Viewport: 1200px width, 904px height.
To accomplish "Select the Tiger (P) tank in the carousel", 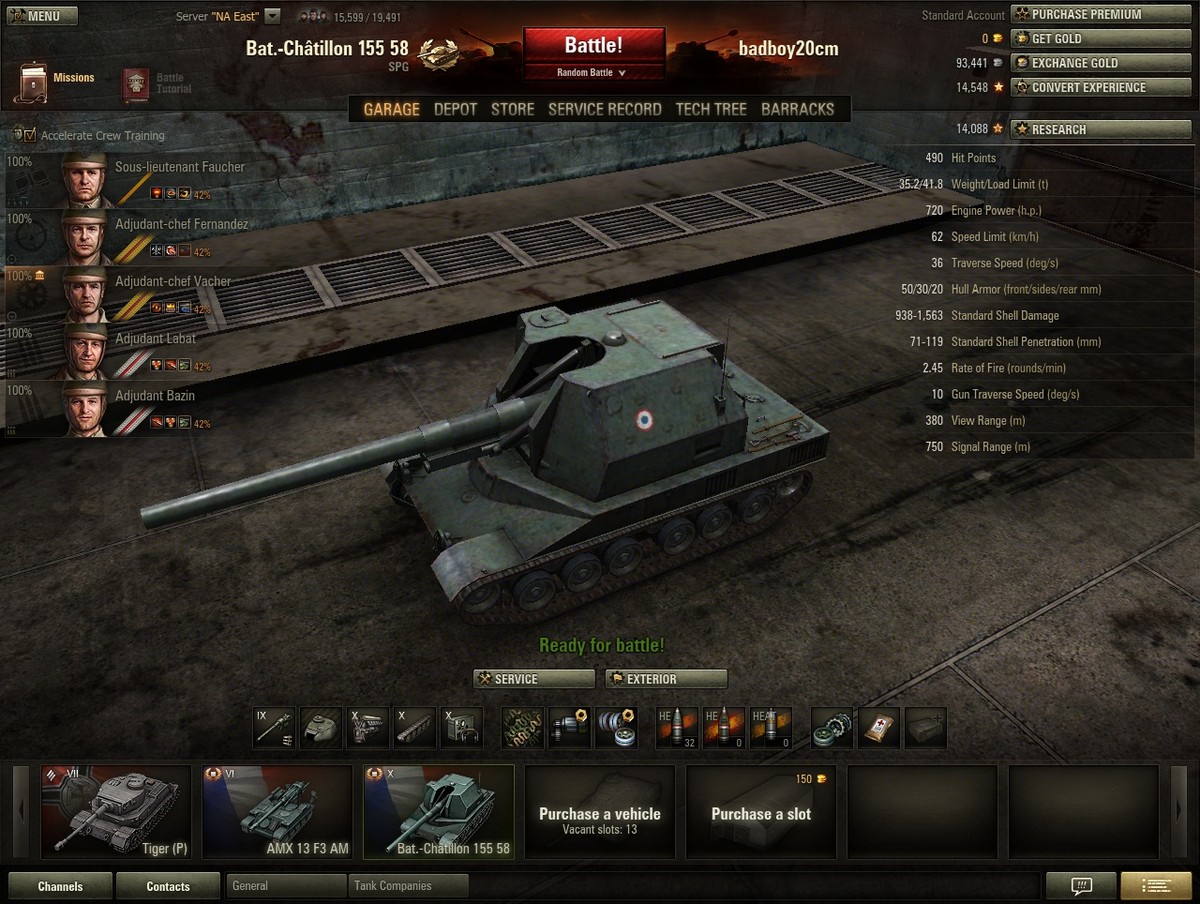I will 116,812.
